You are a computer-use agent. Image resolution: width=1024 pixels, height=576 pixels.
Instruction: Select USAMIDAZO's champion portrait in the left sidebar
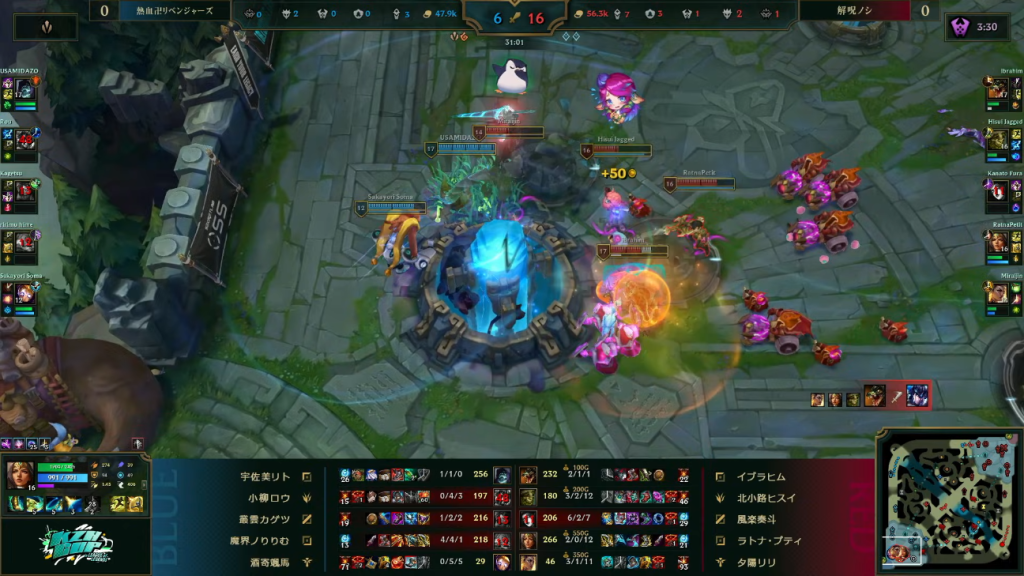click(x=27, y=88)
